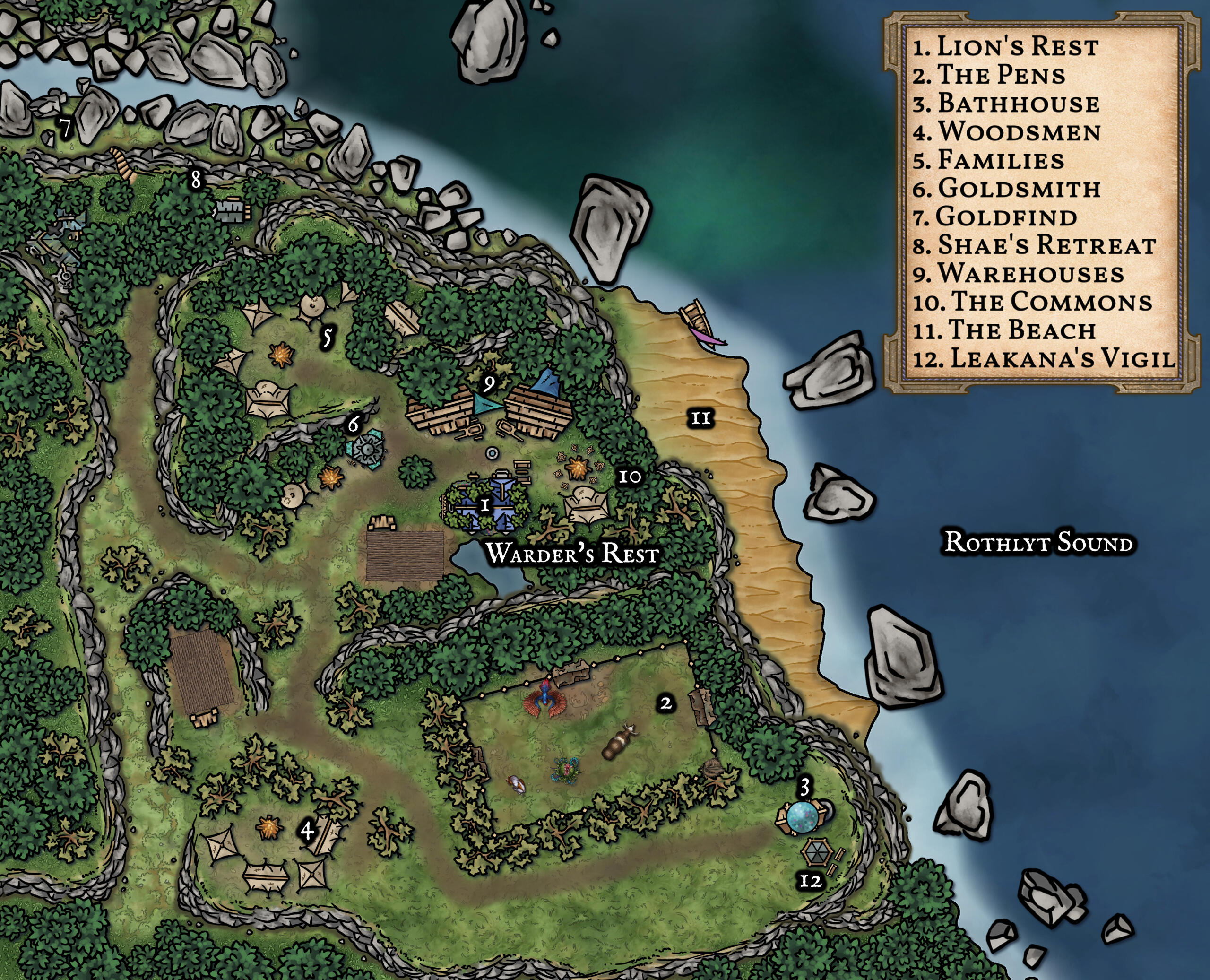Select map marker 7 among the rocks
1210x980 pixels.
click(66, 128)
